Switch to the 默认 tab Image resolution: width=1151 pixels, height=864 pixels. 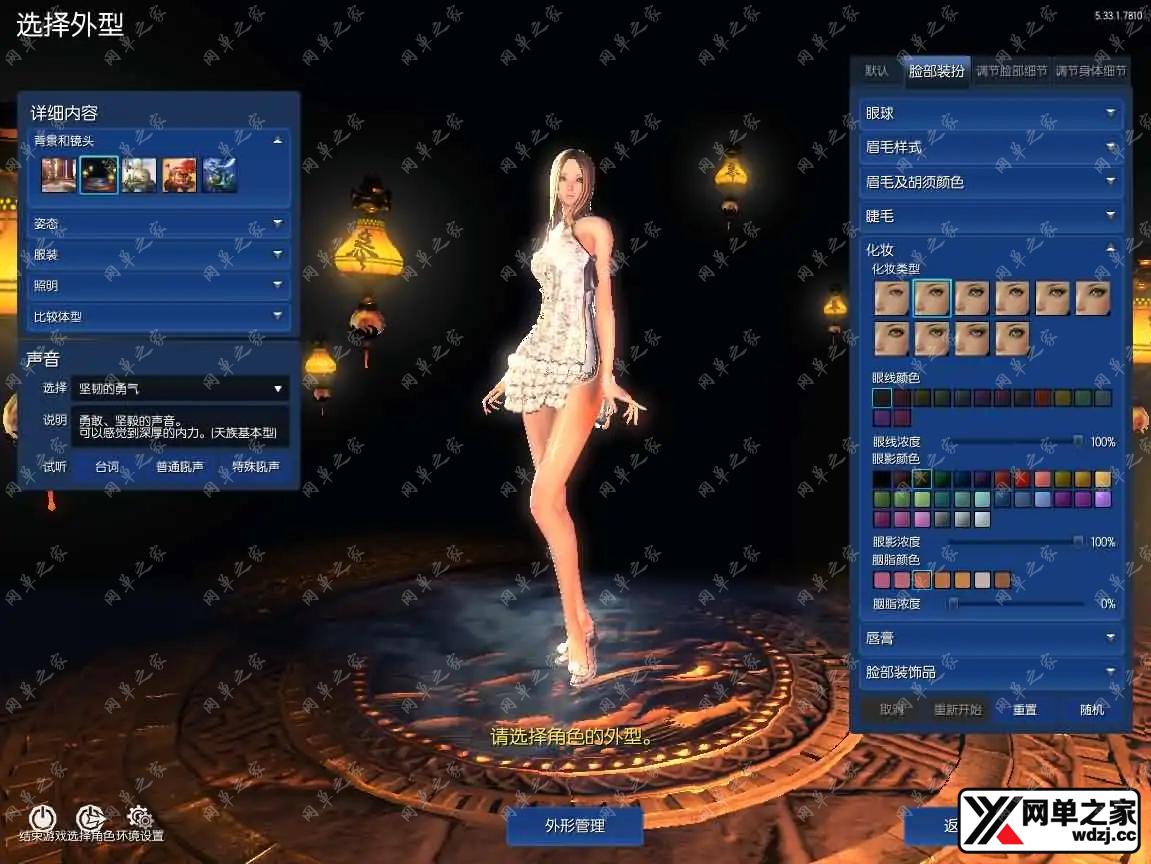coord(877,71)
